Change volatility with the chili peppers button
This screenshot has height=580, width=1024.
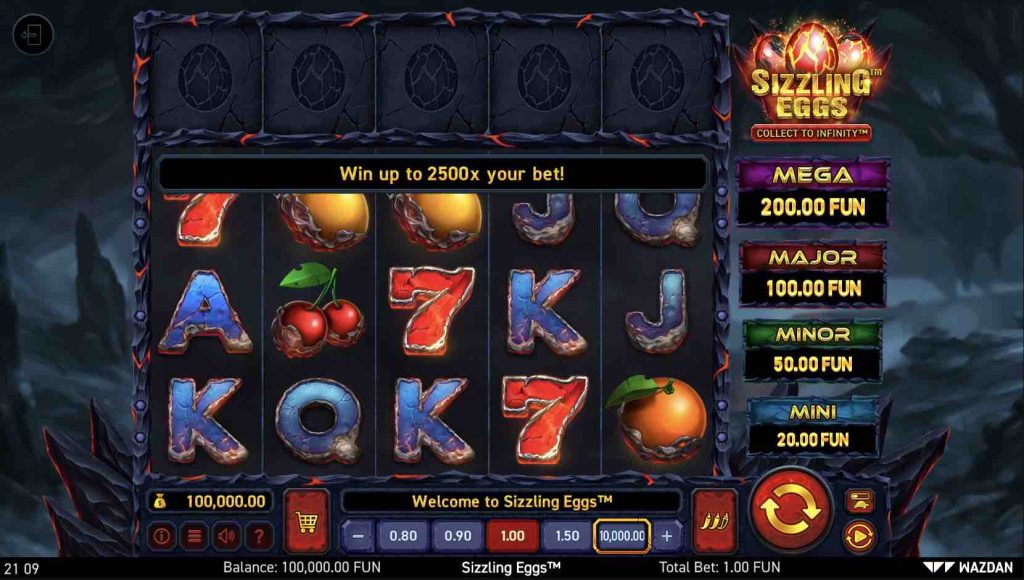pyautogui.click(x=714, y=520)
